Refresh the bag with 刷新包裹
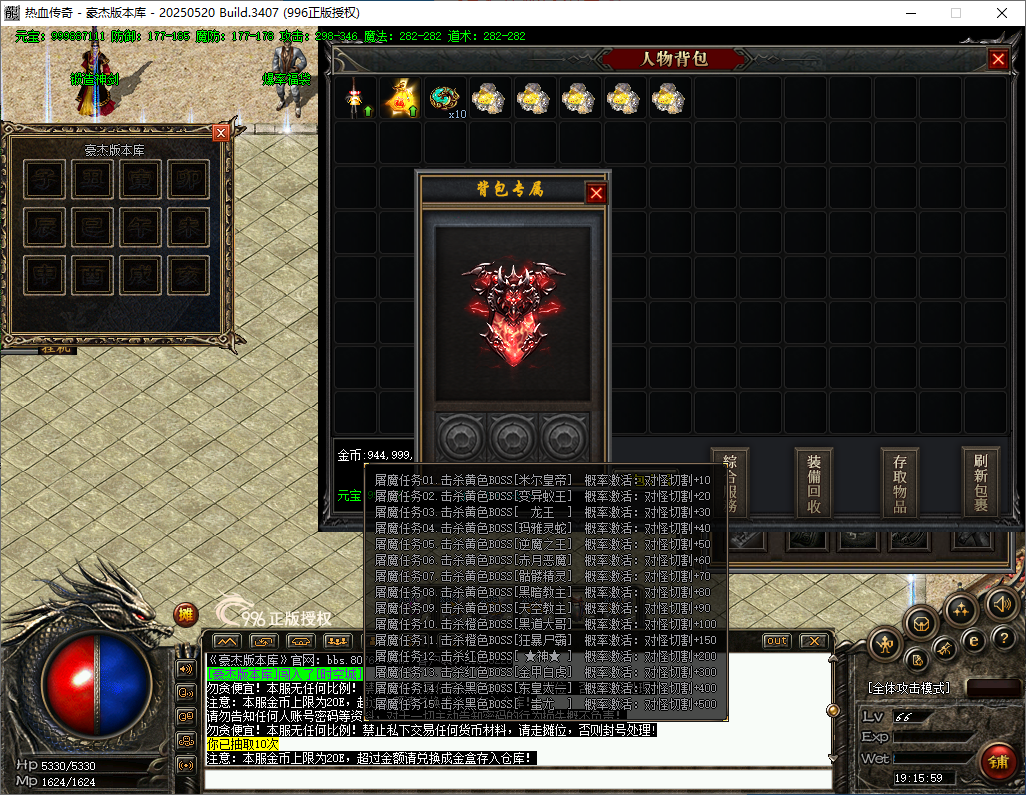The height and width of the screenshot is (795, 1026). (x=981, y=481)
